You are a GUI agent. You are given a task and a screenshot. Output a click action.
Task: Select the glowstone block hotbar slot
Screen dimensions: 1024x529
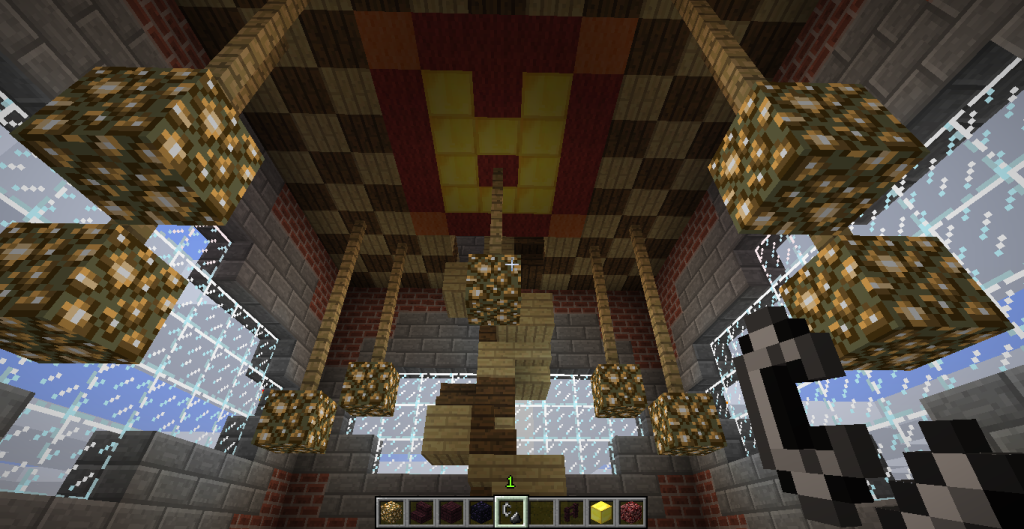click(391, 512)
